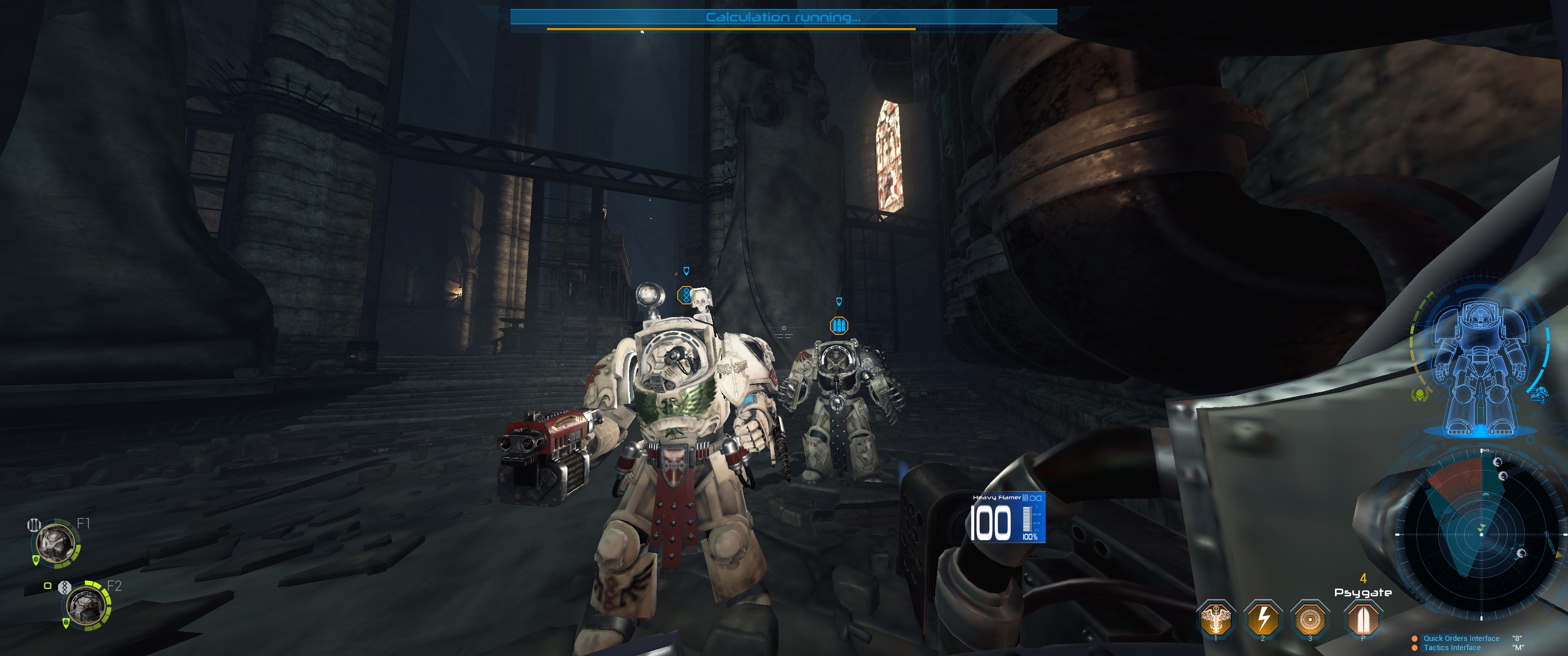Select the Heavy Flamer weapon panel

coord(1008,517)
